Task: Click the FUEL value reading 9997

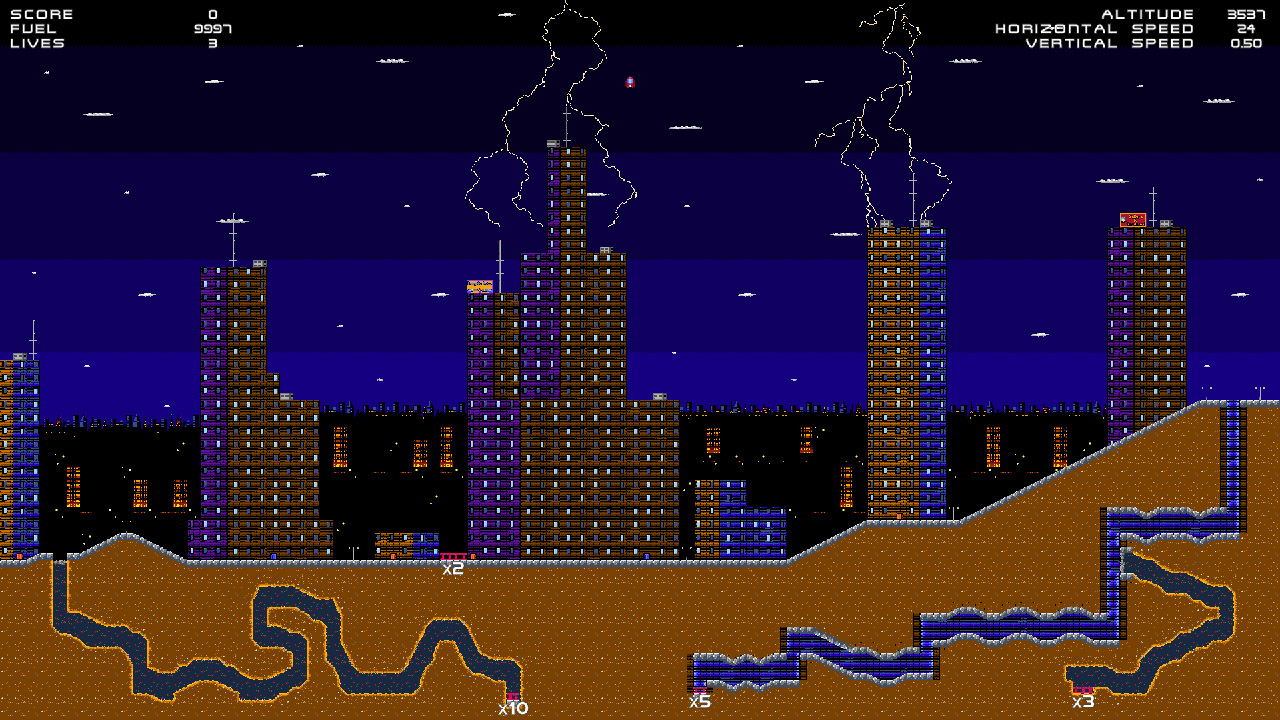Action: click(212, 29)
